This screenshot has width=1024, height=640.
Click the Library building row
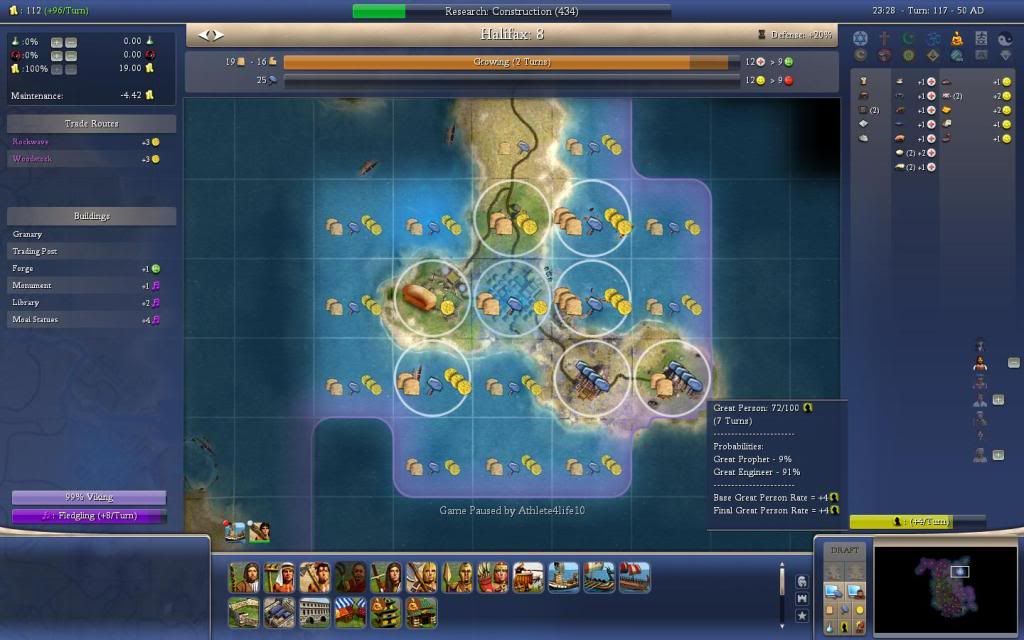tap(90, 302)
